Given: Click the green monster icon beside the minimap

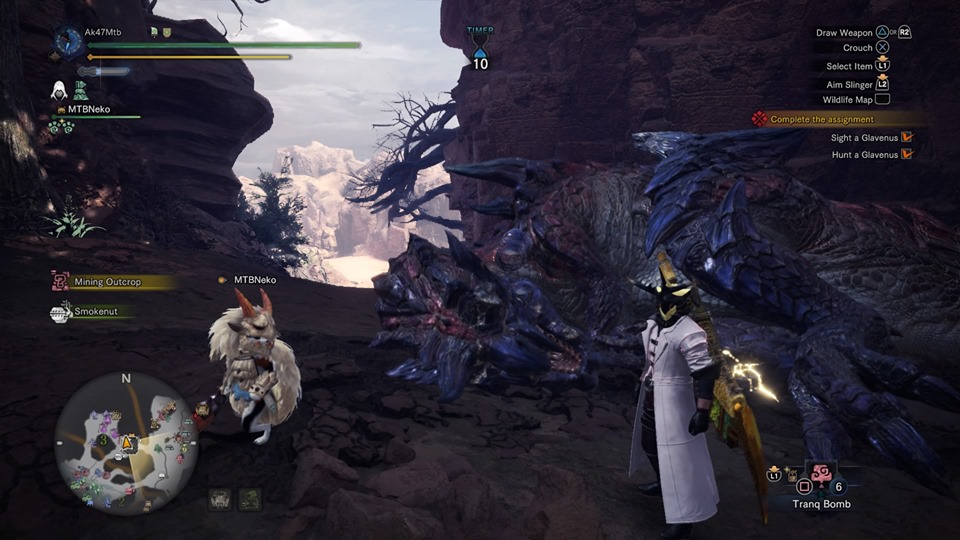Looking at the screenshot, I should point(250,498).
